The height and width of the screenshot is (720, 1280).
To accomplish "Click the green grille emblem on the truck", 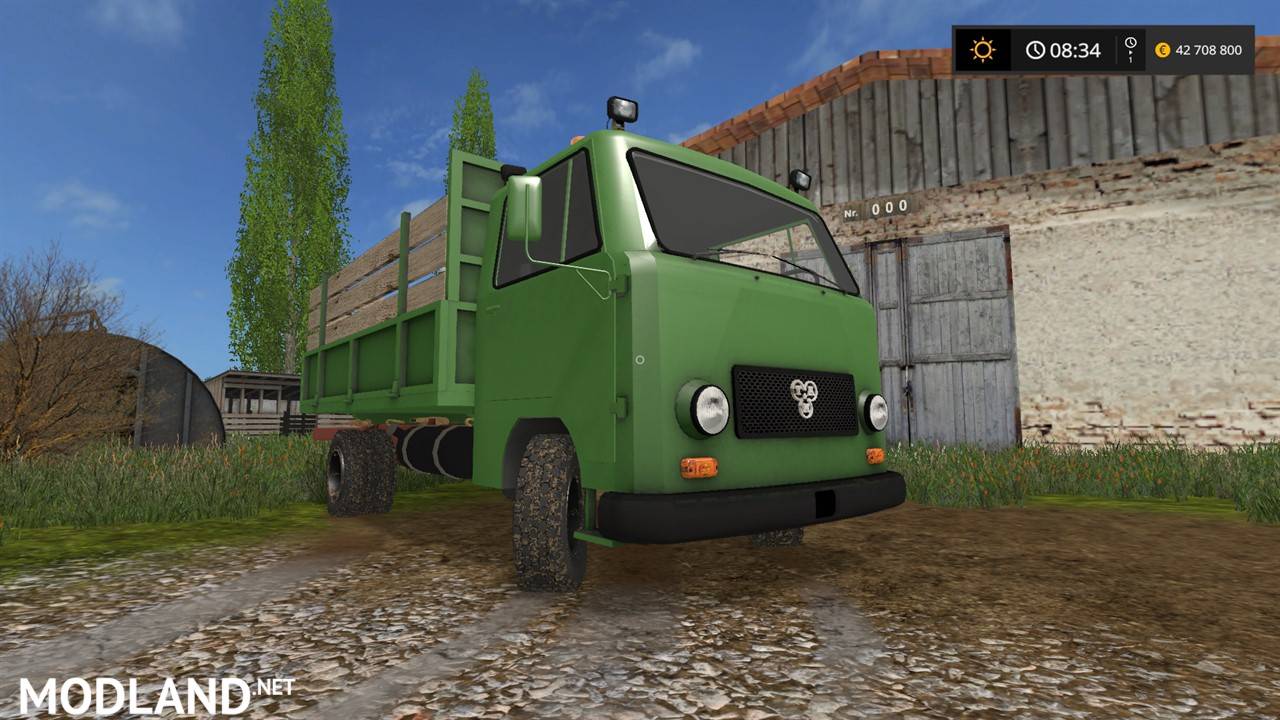I will click(x=806, y=398).
